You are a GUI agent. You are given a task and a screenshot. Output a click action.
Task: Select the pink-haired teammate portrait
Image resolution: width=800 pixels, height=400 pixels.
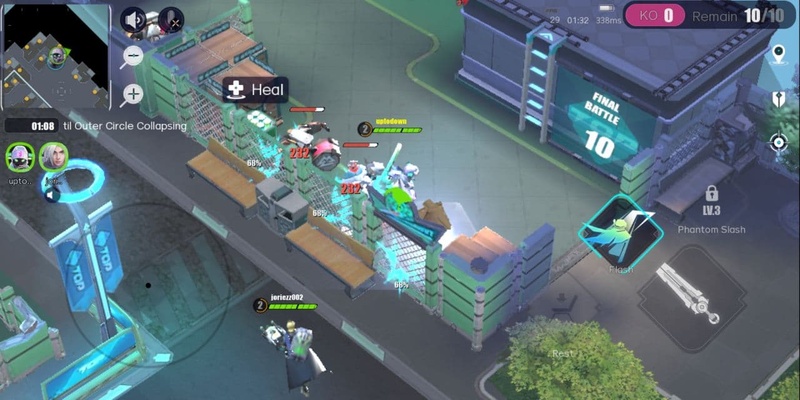click(x=18, y=156)
